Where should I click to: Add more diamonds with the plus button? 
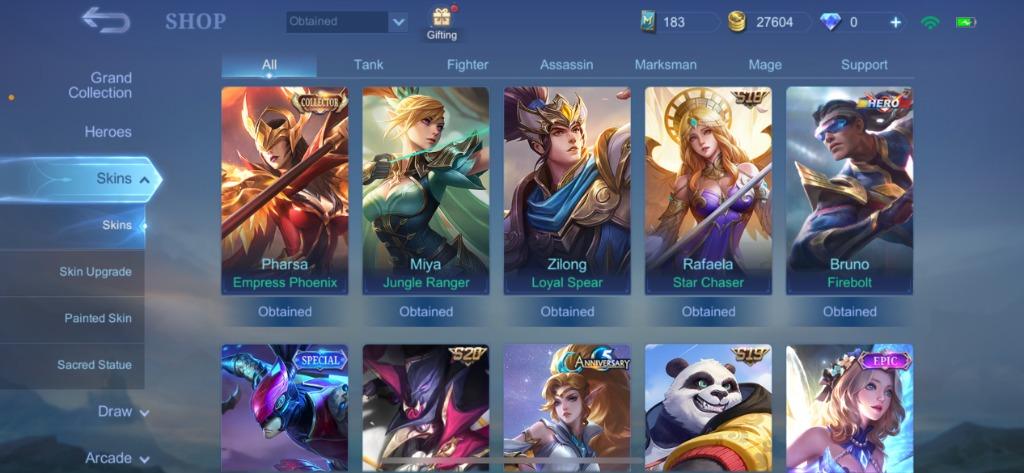895,22
